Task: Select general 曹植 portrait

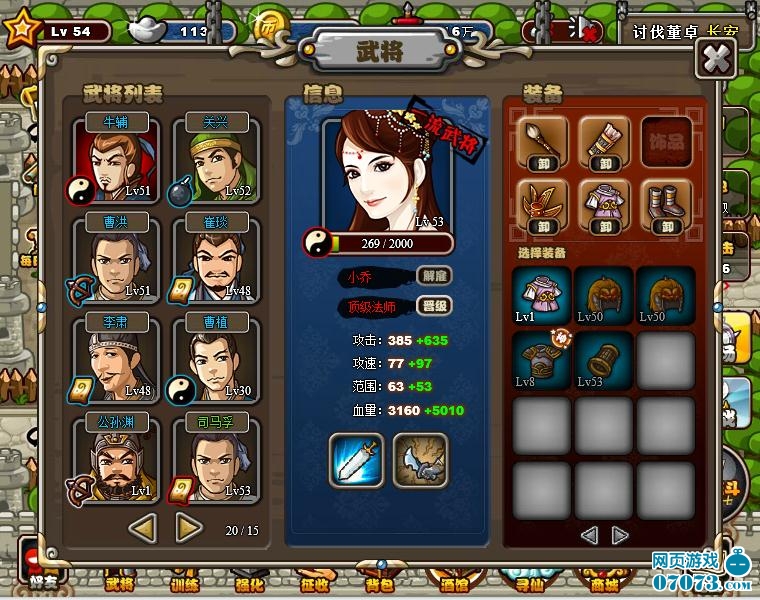Action: tap(215, 361)
